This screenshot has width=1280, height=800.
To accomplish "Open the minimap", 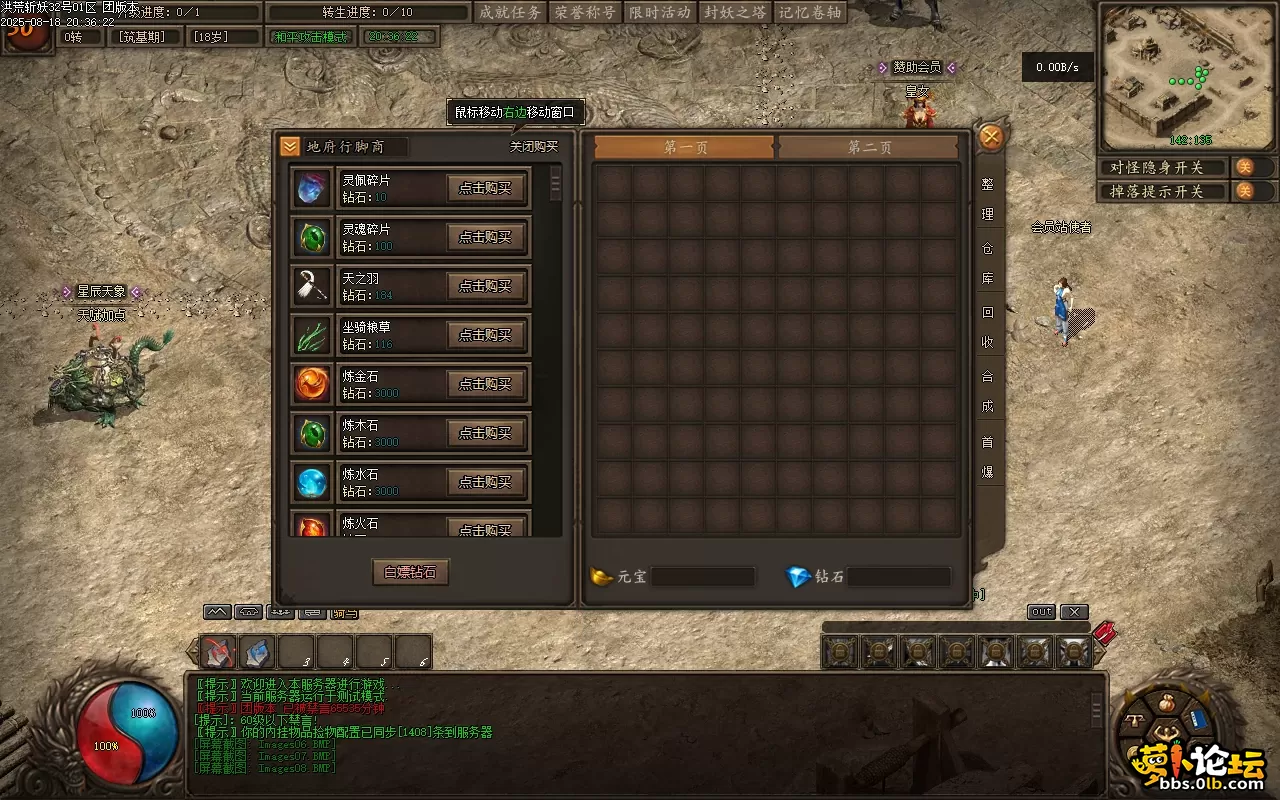I will coord(1187,77).
